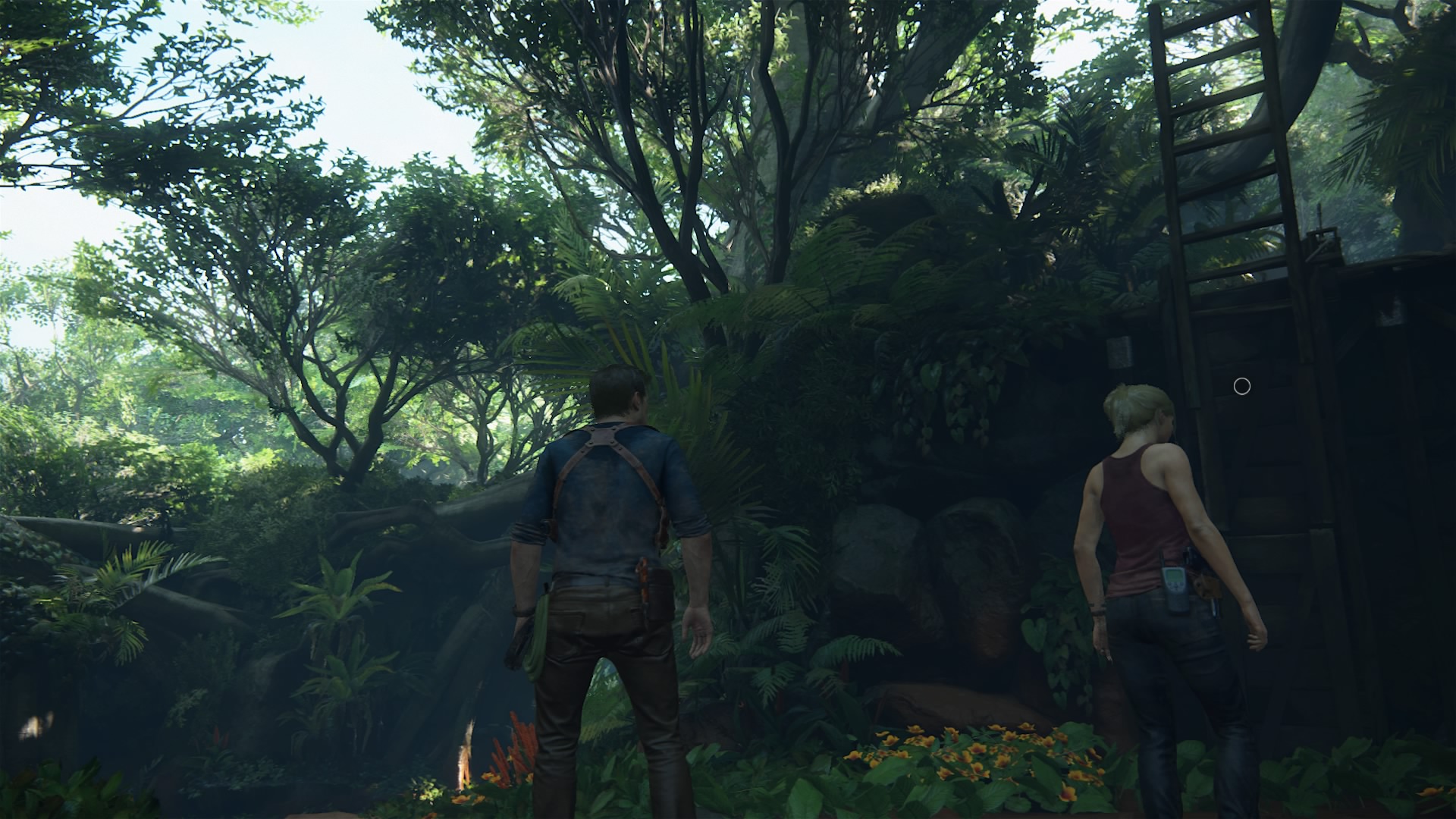Click the white circular interaction marker

pyautogui.click(x=1241, y=387)
